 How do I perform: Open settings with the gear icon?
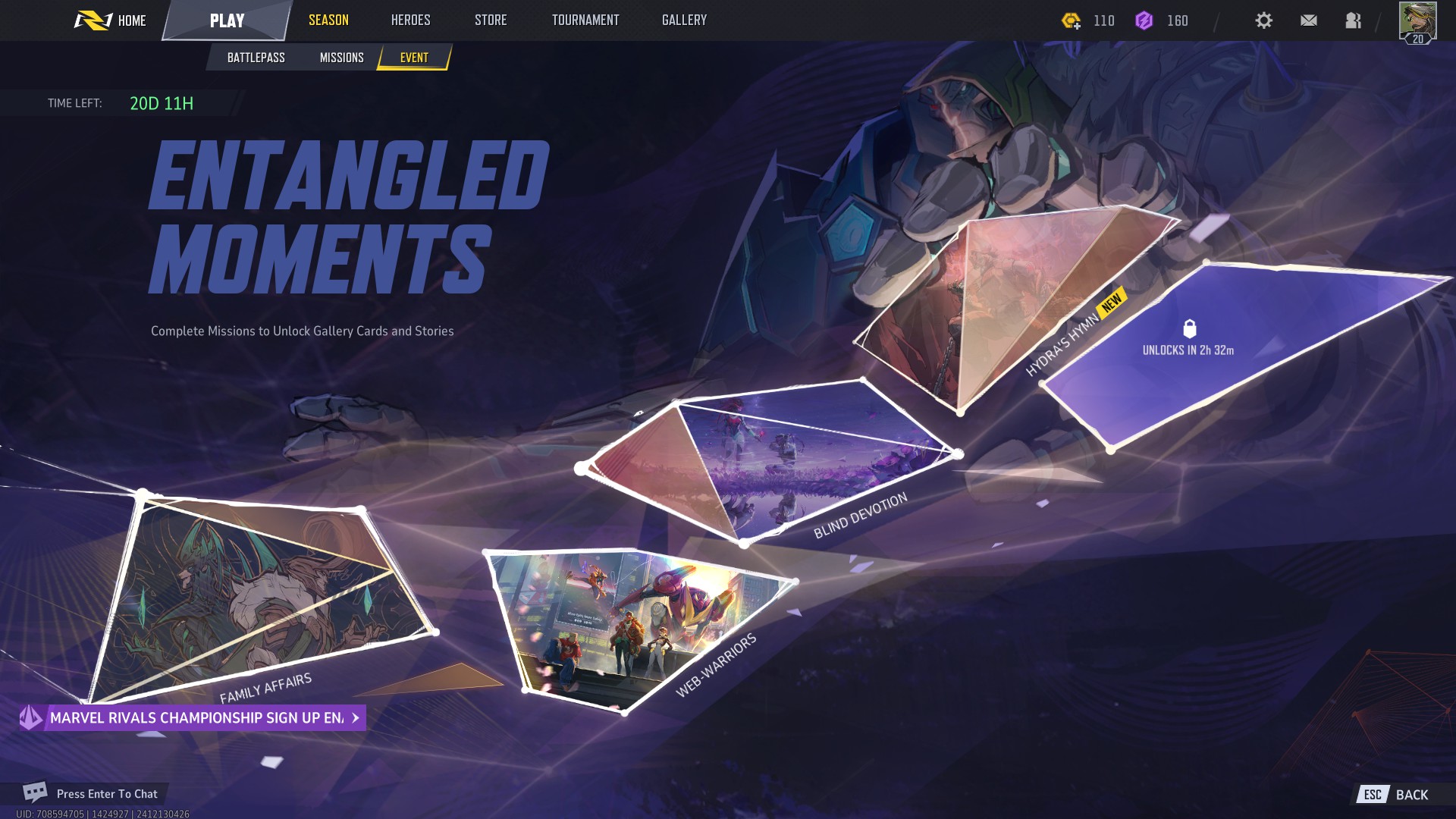(1263, 20)
